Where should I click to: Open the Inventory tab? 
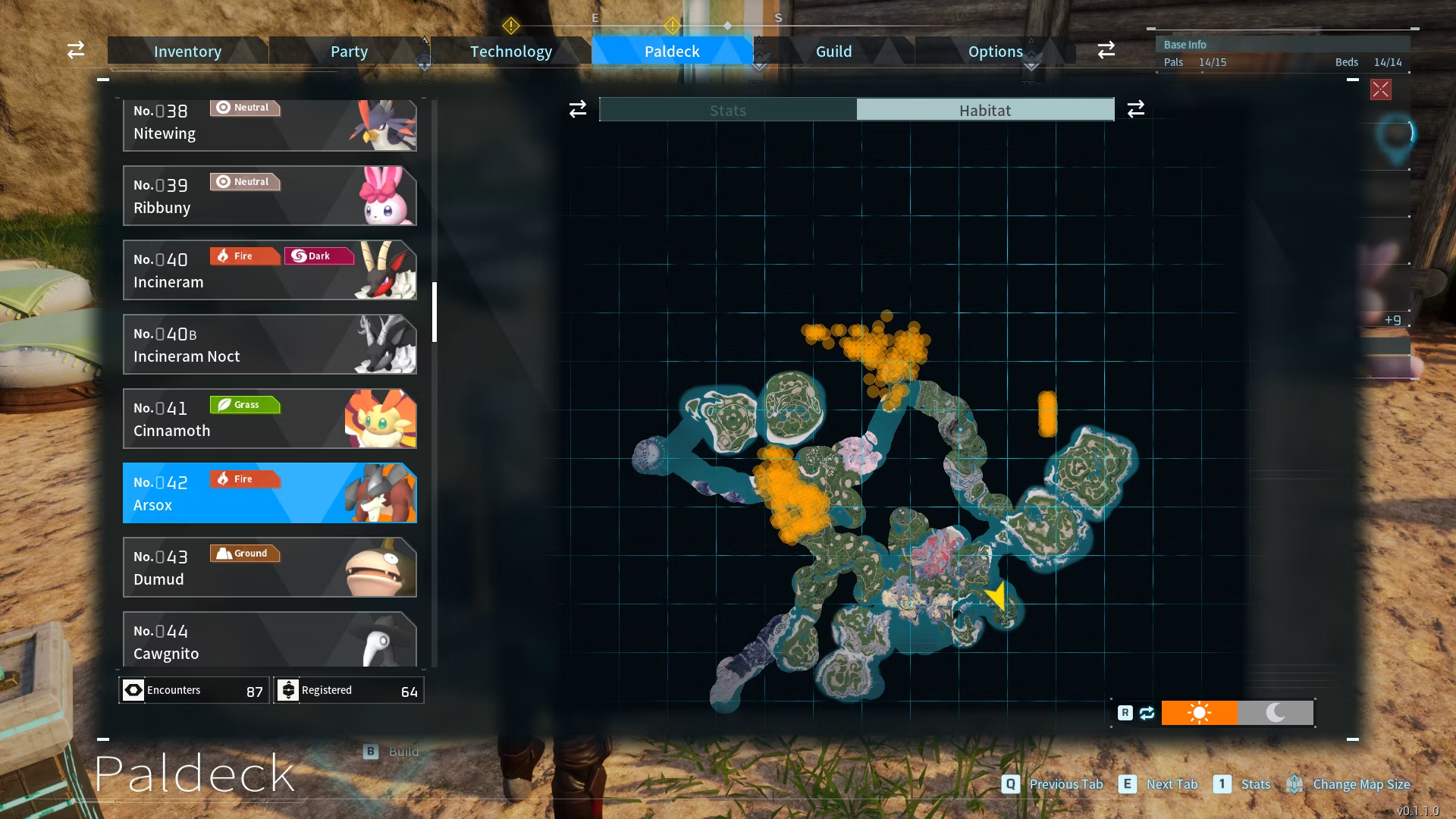[x=187, y=52]
